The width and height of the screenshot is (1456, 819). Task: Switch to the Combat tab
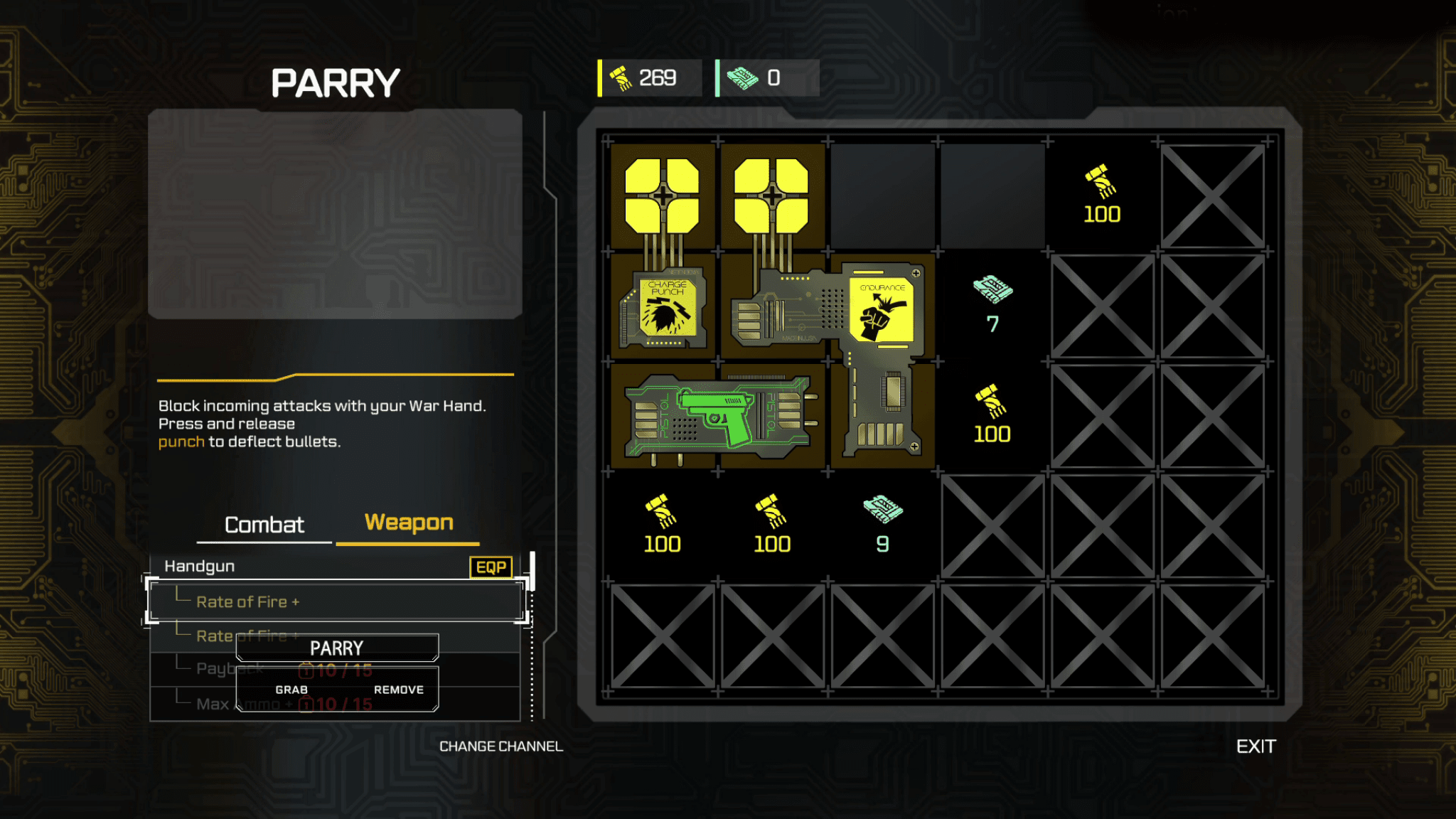[x=264, y=525]
